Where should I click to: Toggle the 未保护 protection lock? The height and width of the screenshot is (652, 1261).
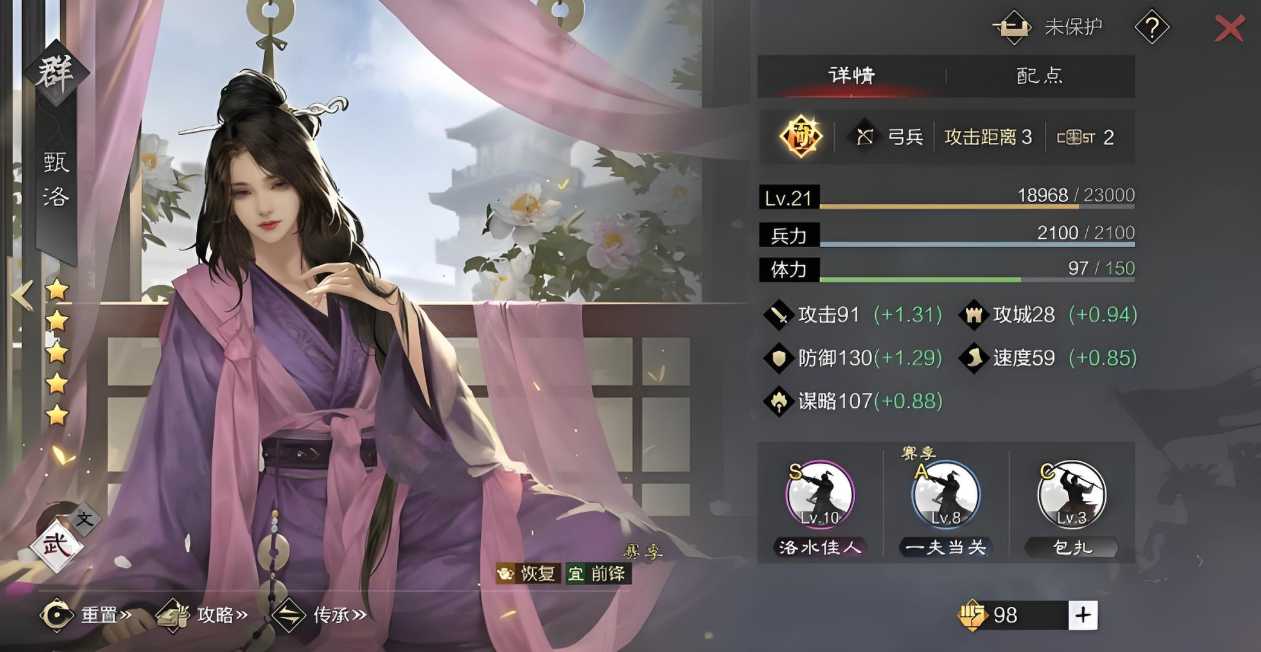pyautogui.click(x=1047, y=28)
